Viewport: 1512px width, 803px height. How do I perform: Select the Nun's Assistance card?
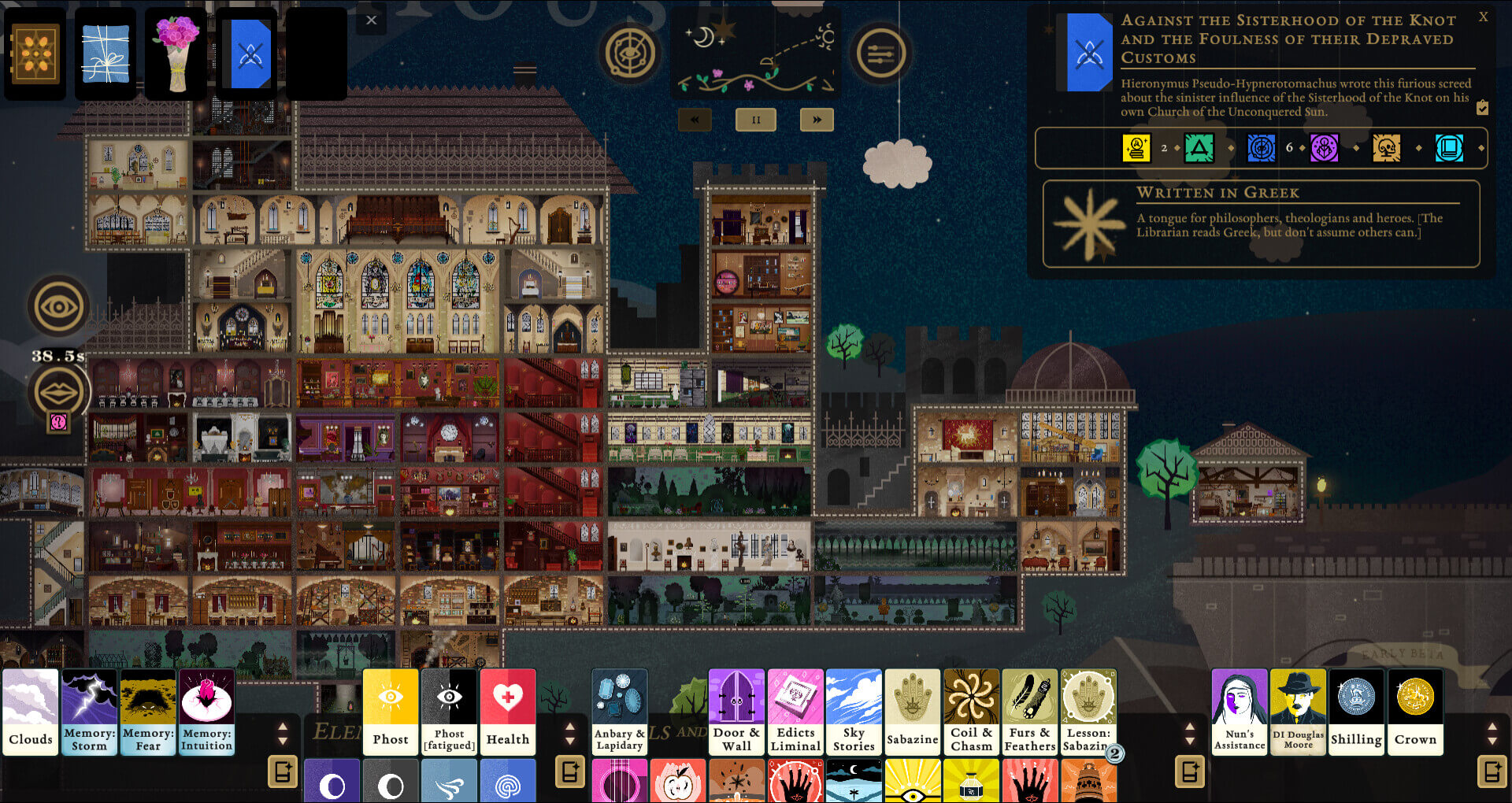pyautogui.click(x=1239, y=711)
